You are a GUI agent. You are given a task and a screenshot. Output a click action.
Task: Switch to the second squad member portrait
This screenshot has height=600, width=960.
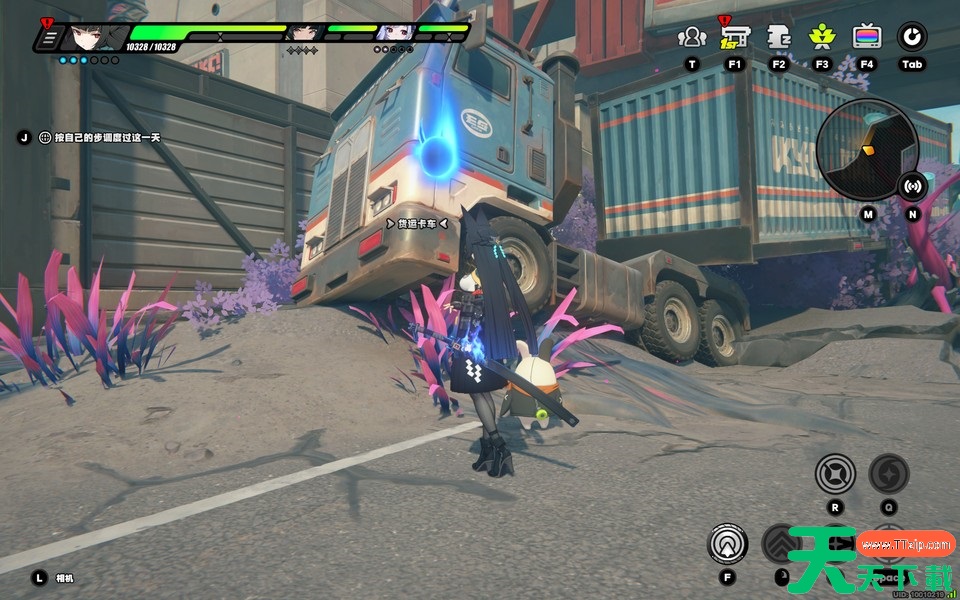[302, 33]
